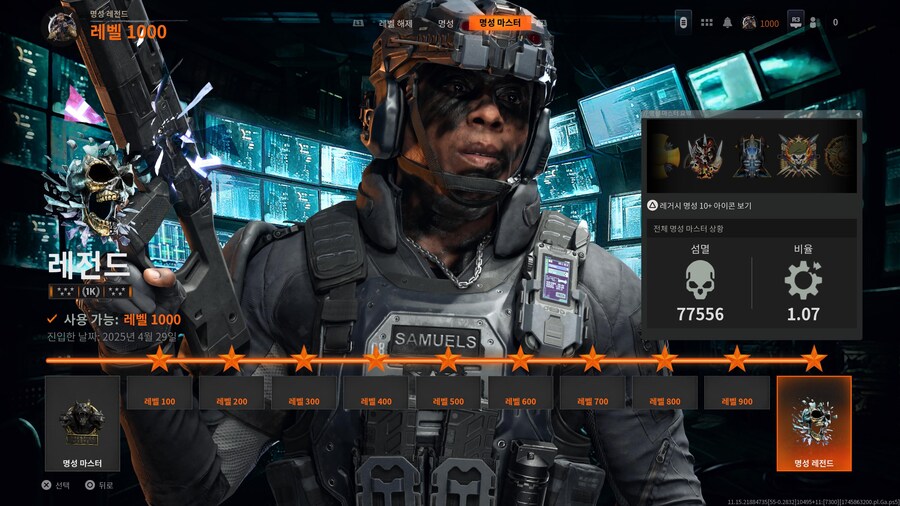Click the blue armored legacy prestige icon
Image resolution: width=900 pixels, height=506 pixels.
750,157
